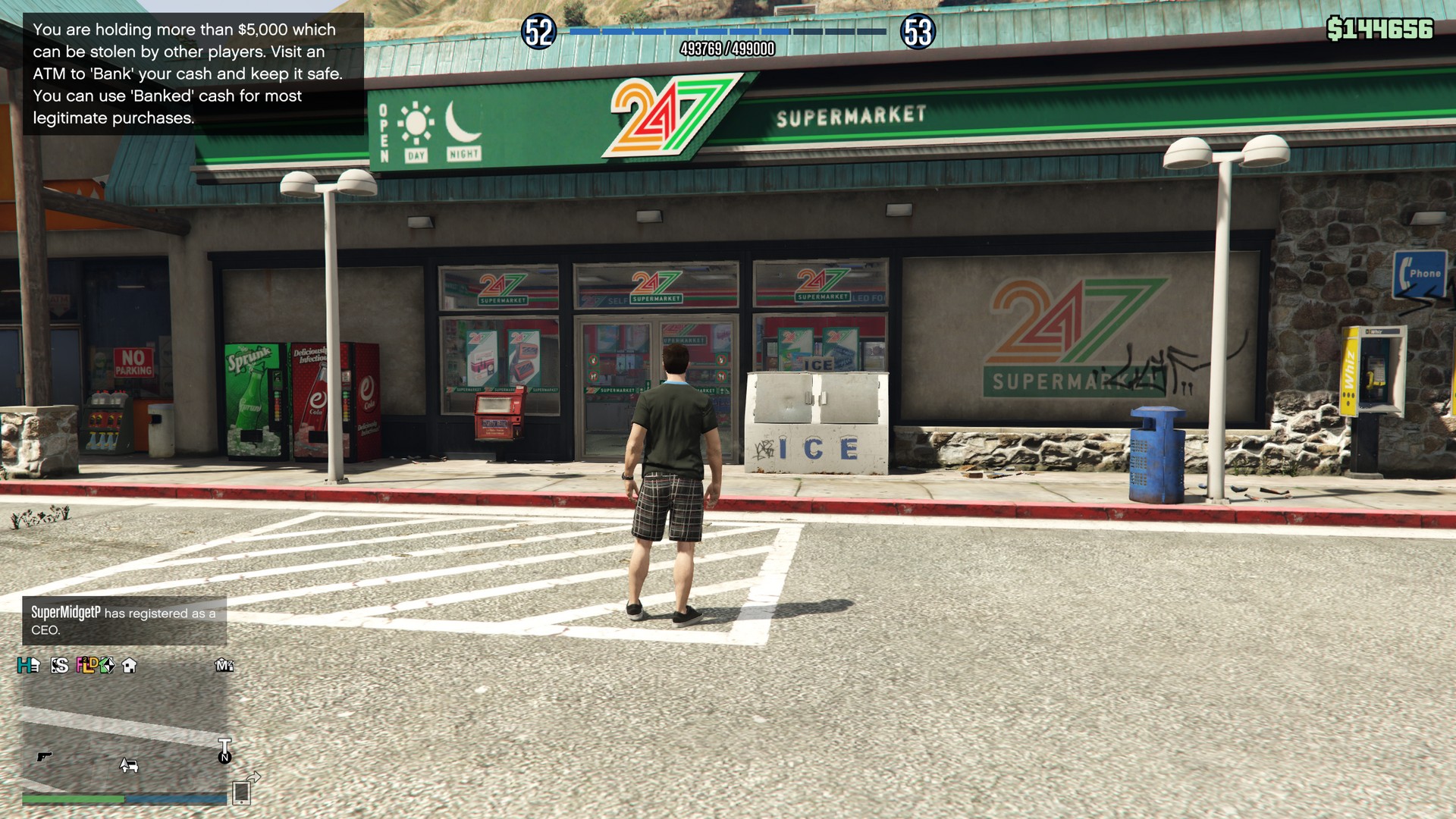The height and width of the screenshot is (819, 1456).
Task: Select the pink F facility blip
Action: pyautogui.click(x=79, y=664)
